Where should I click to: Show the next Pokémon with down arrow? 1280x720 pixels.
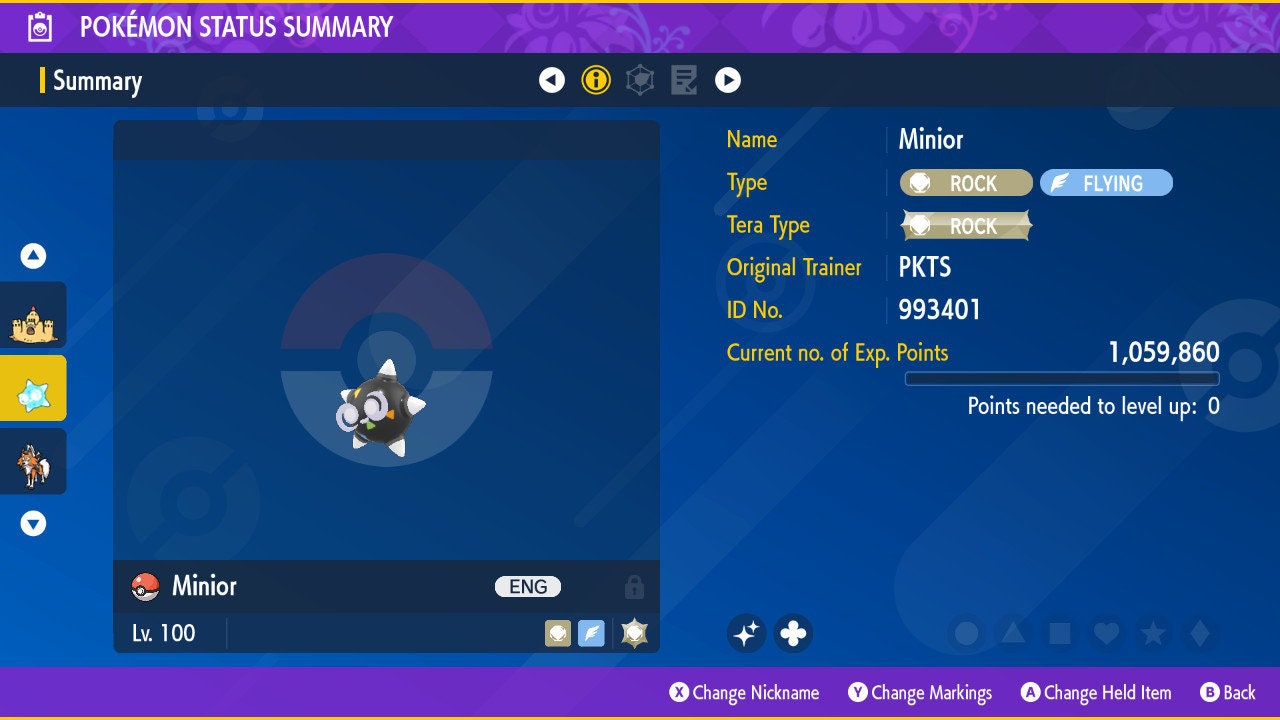click(x=34, y=523)
